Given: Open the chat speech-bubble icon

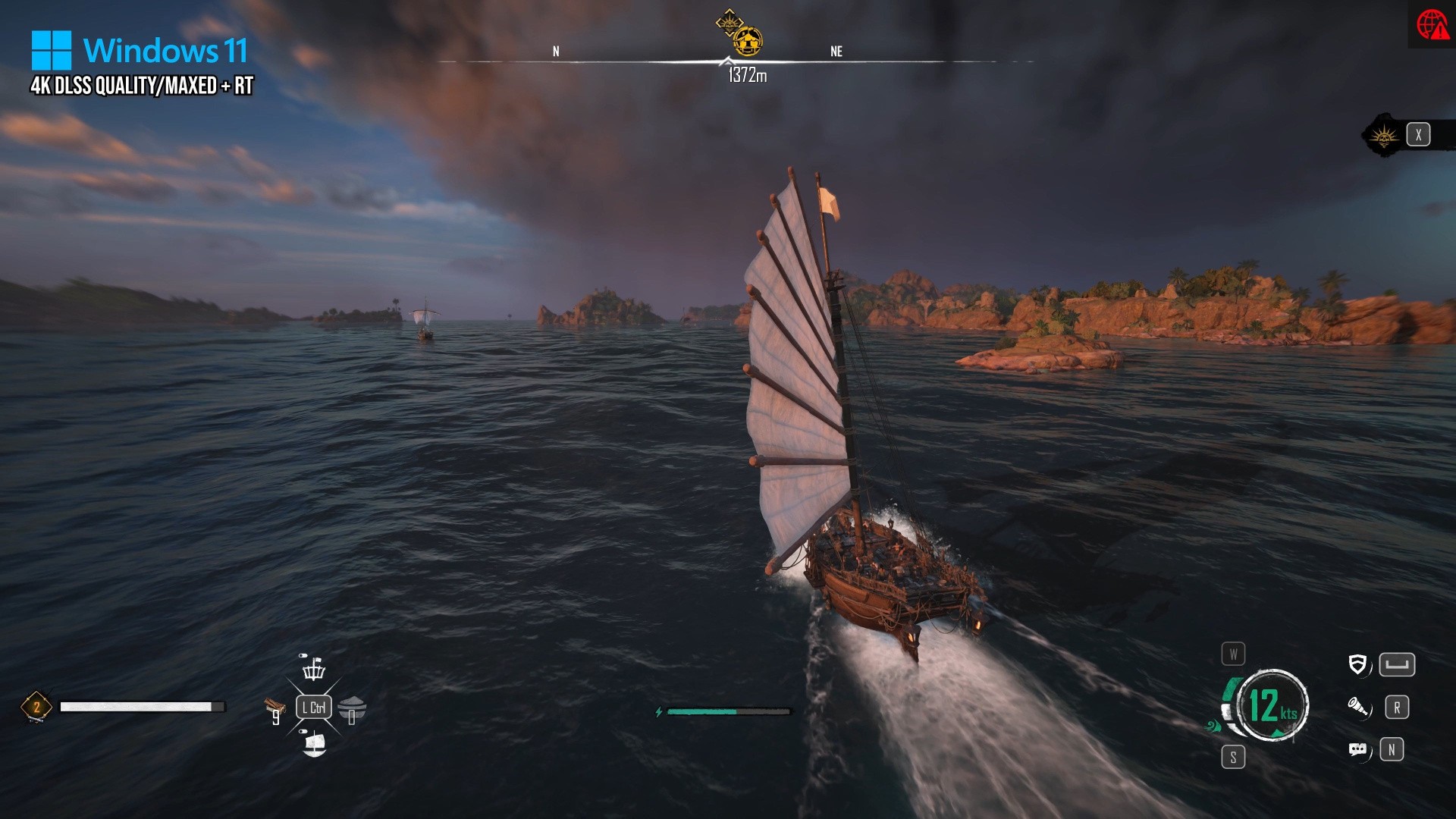Looking at the screenshot, I should (x=1357, y=750).
